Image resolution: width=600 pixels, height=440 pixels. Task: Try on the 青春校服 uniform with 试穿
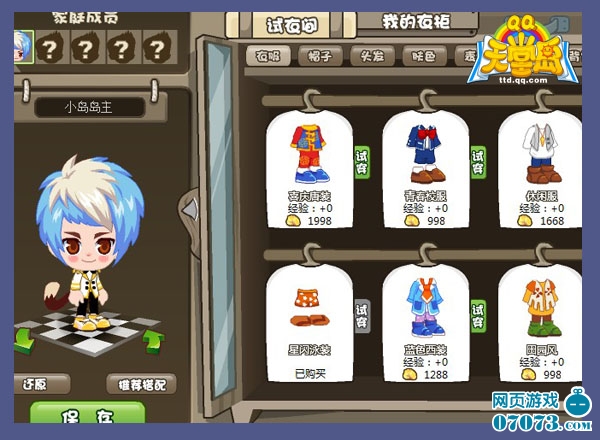coord(478,161)
